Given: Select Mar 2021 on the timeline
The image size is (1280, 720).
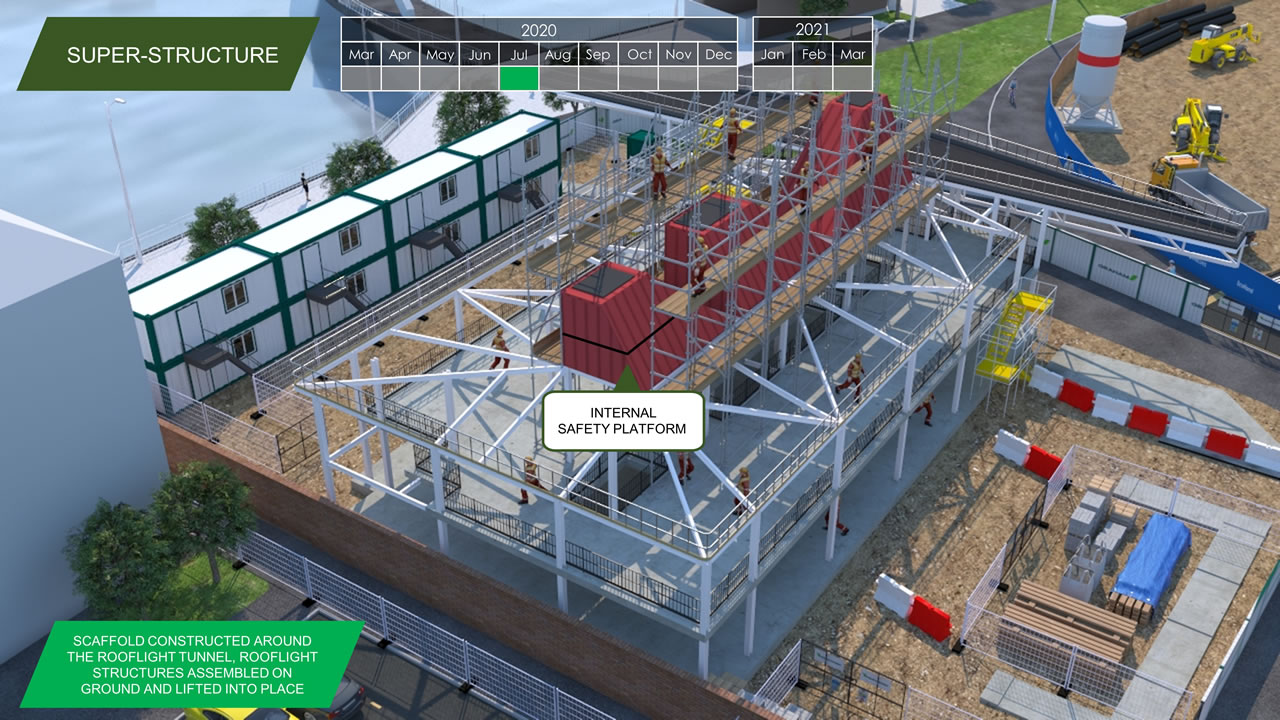Looking at the screenshot, I should (x=853, y=55).
